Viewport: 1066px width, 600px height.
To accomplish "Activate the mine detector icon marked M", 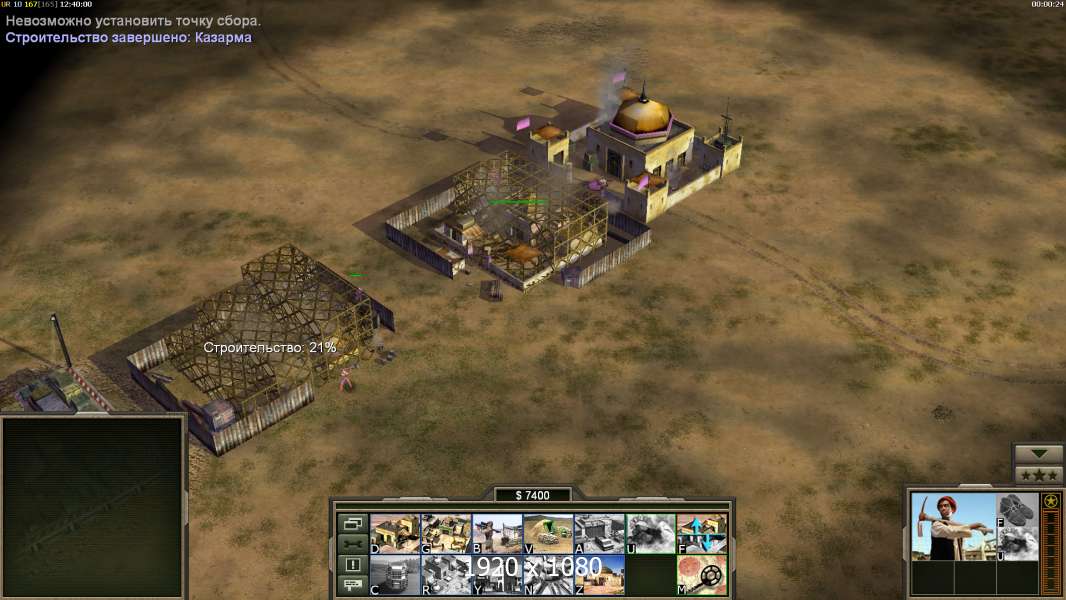I will tap(702, 575).
